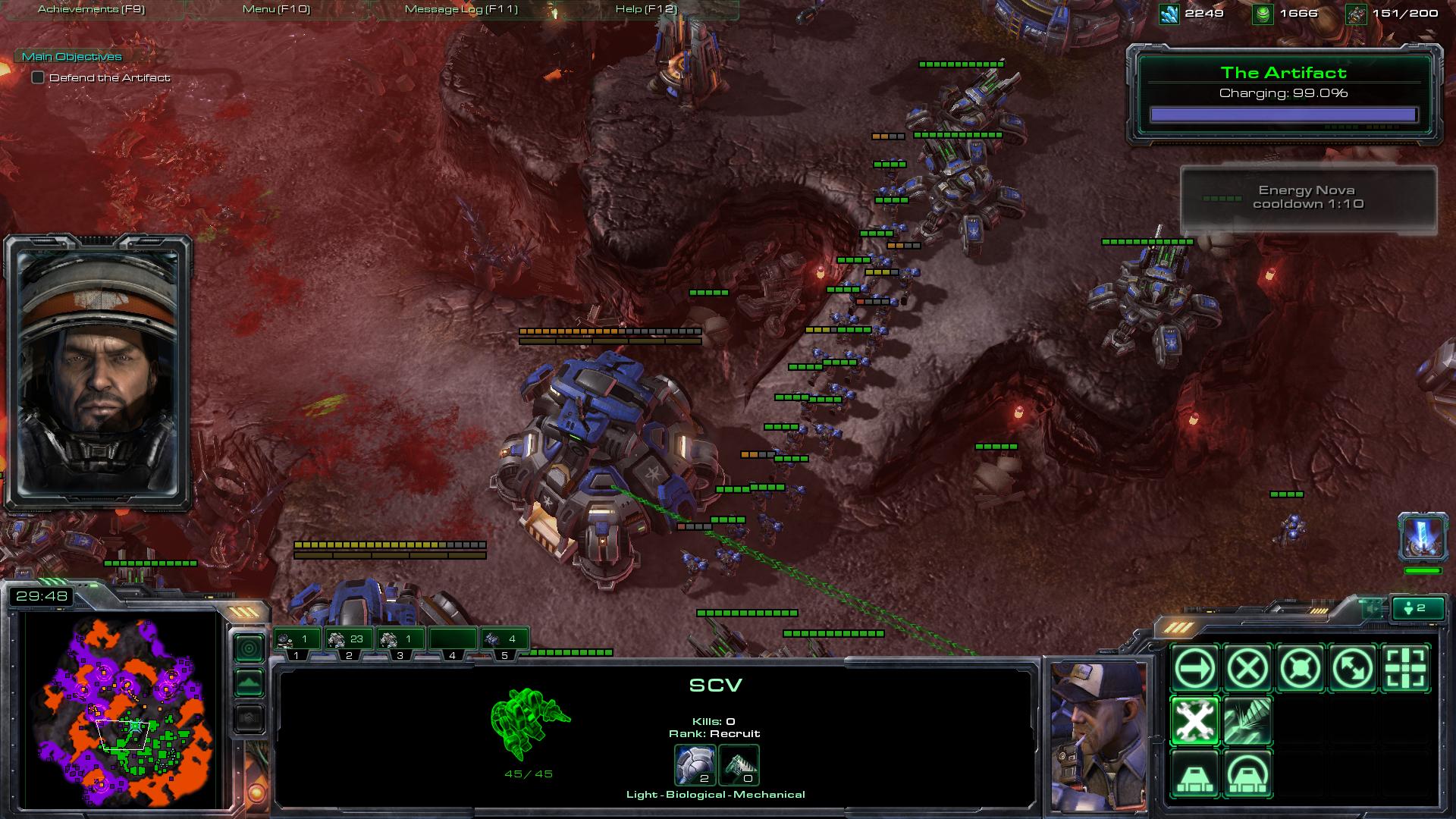The height and width of the screenshot is (819, 1456).
Task: Select control group 2 with 23 units
Action: click(x=348, y=640)
